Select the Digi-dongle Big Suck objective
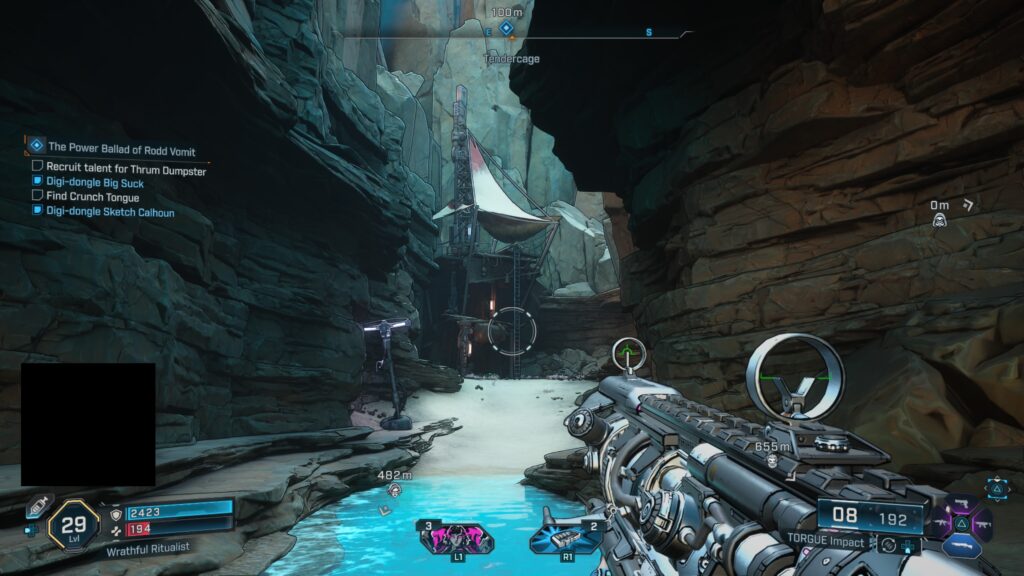This screenshot has width=1024, height=576. point(96,183)
